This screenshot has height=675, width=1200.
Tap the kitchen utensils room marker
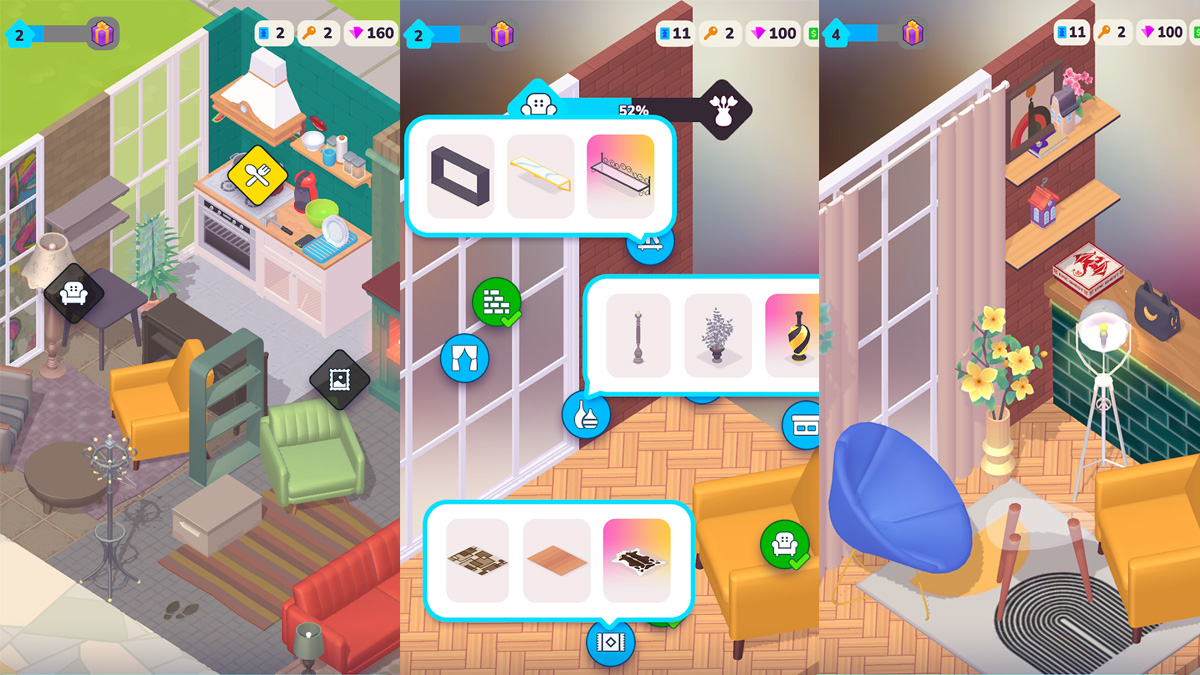[257, 175]
